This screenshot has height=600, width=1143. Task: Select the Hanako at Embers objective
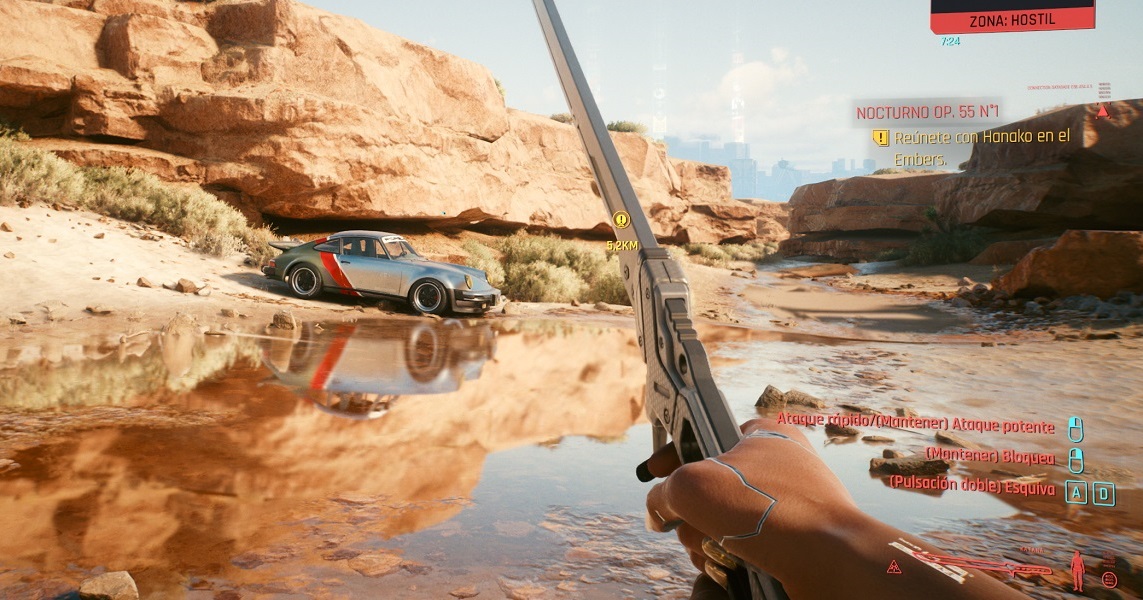pyautogui.click(x=969, y=147)
